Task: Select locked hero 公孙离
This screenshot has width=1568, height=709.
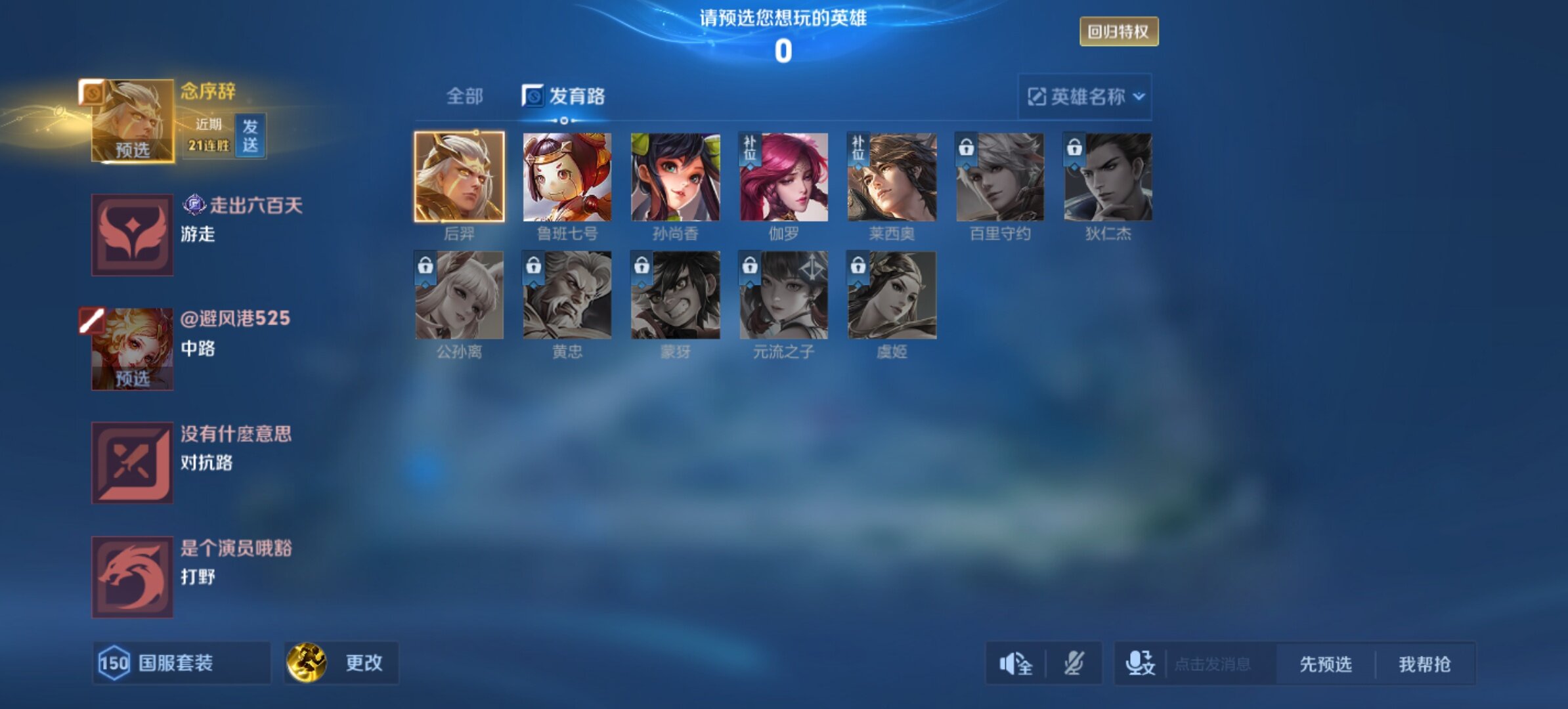Action: 459,295
